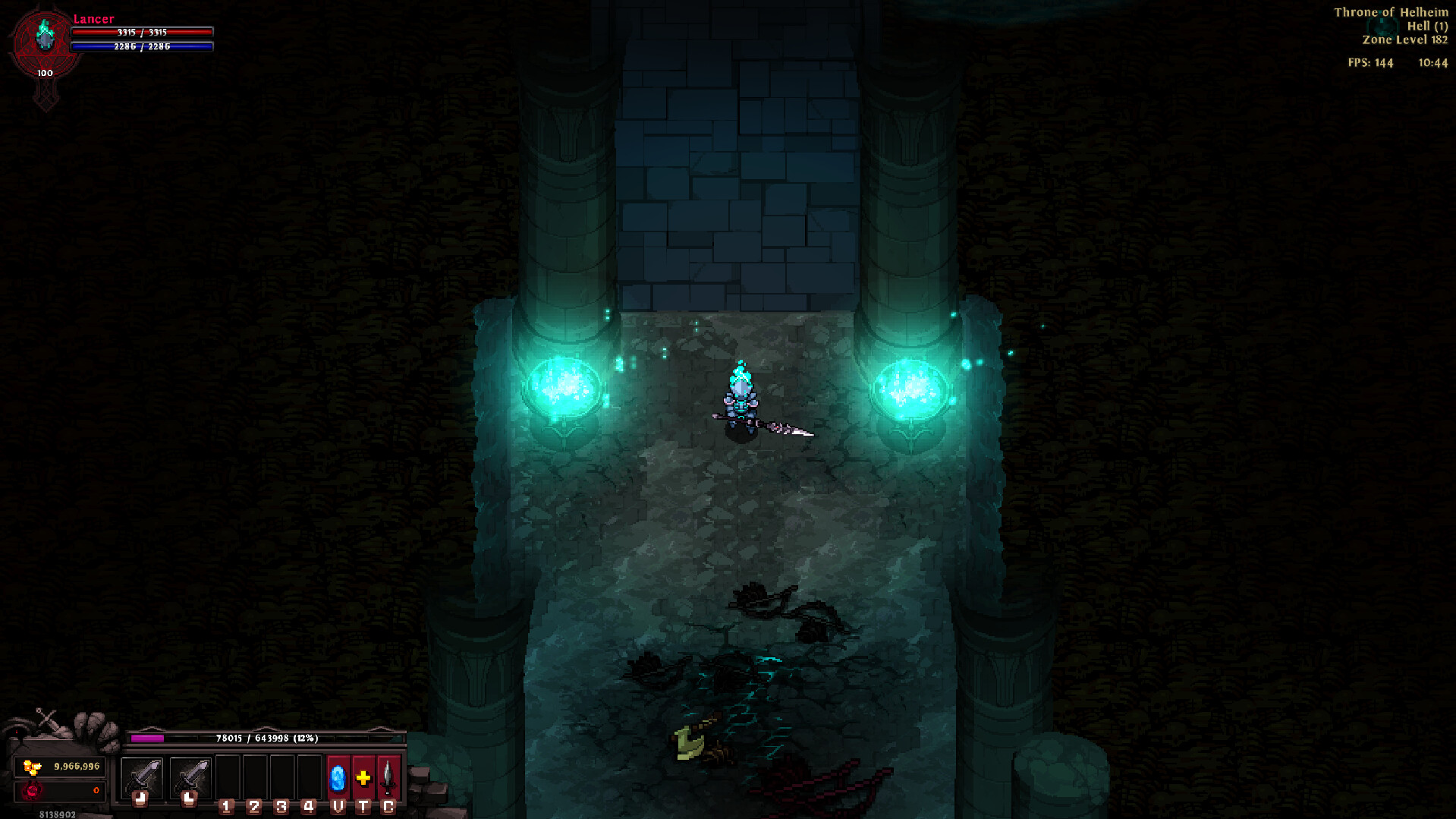Click the gold coins currency icon
Image resolution: width=1456 pixels, height=819 pixels.
click(31, 767)
